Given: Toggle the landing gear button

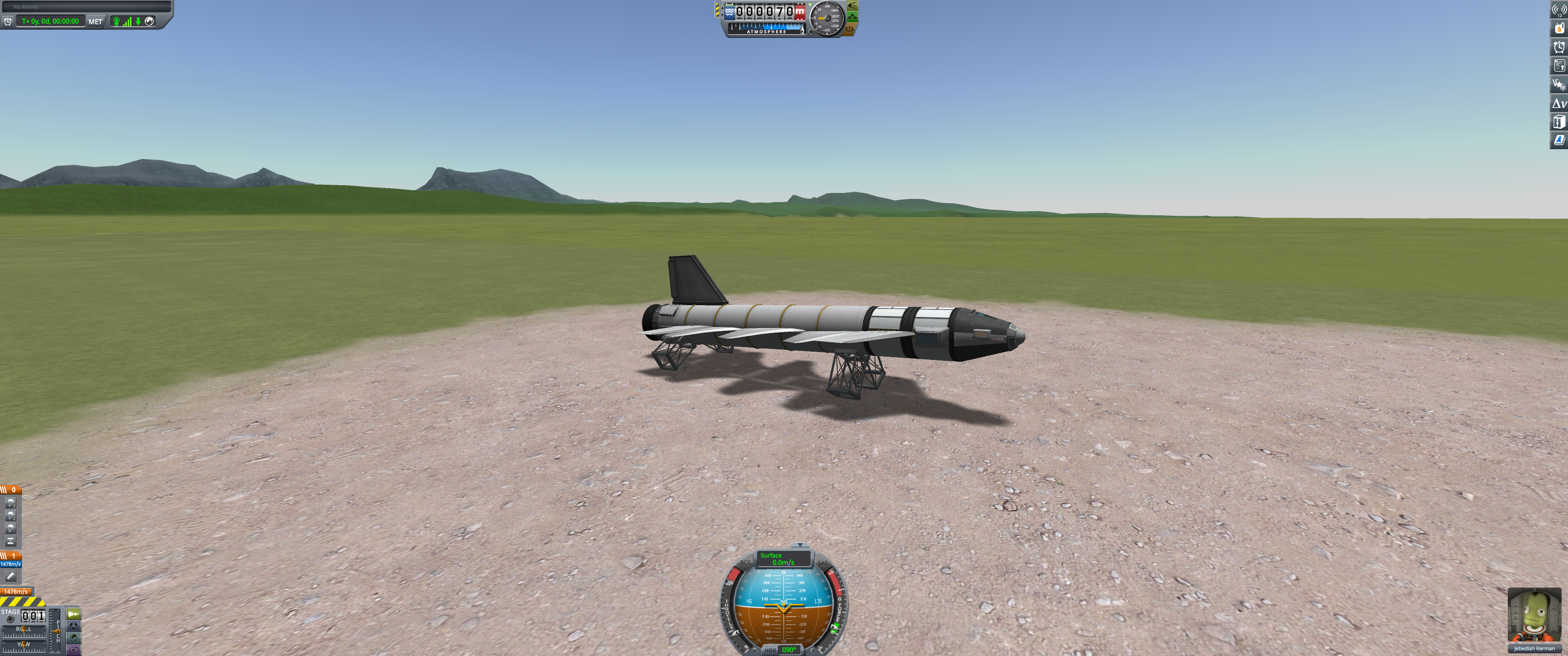Looking at the screenshot, I should tap(852, 17).
